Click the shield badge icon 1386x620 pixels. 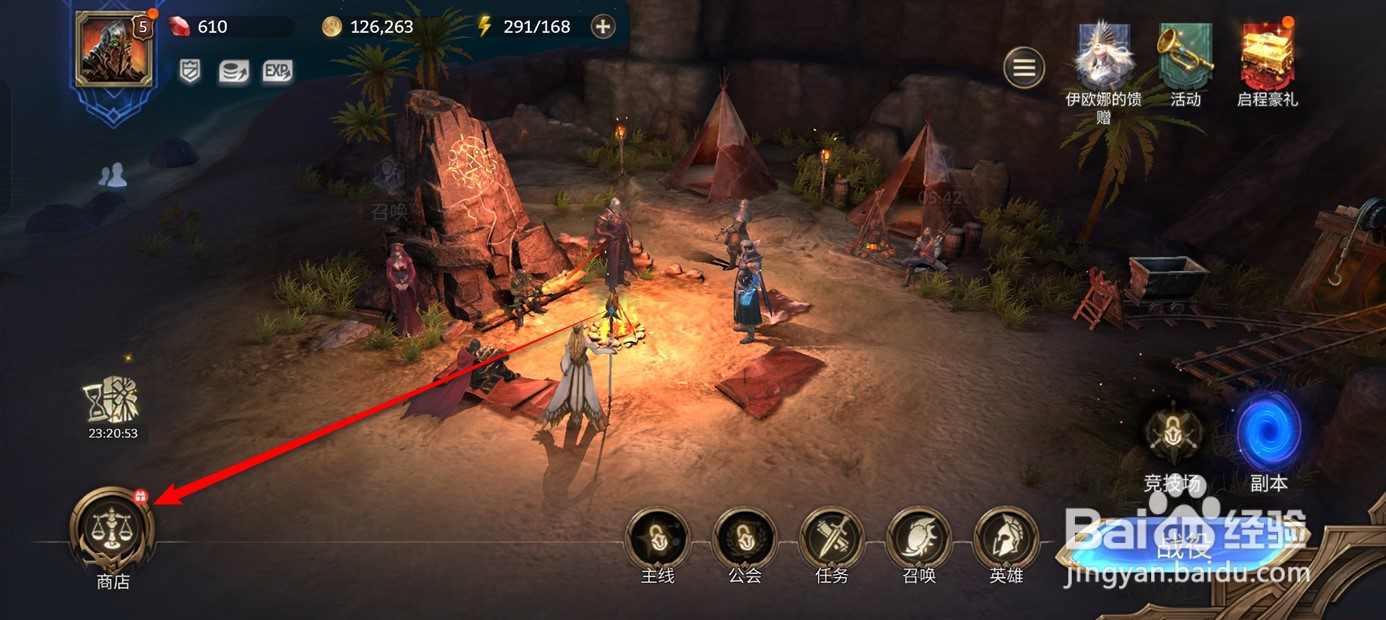(x=190, y=71)
